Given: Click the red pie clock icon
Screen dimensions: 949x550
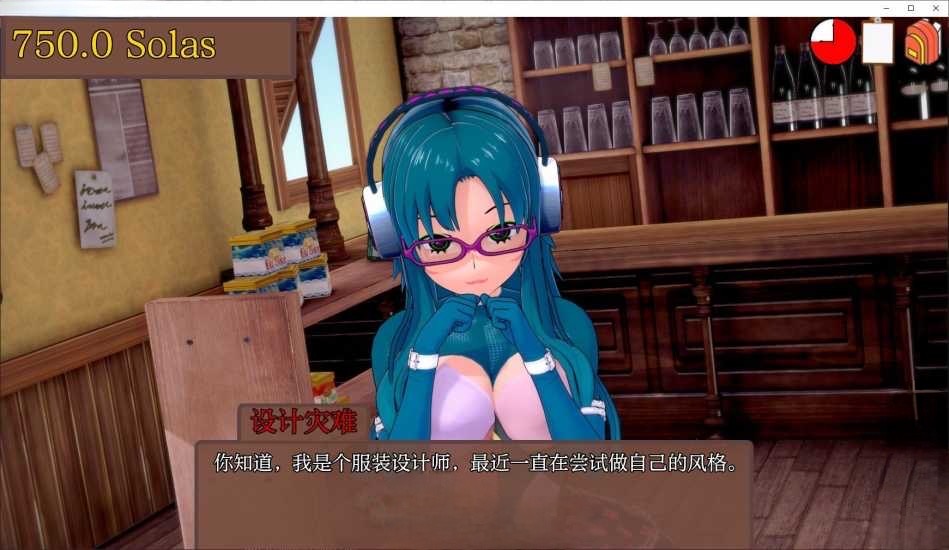Looking at the screenshot, I should point(833,42).
